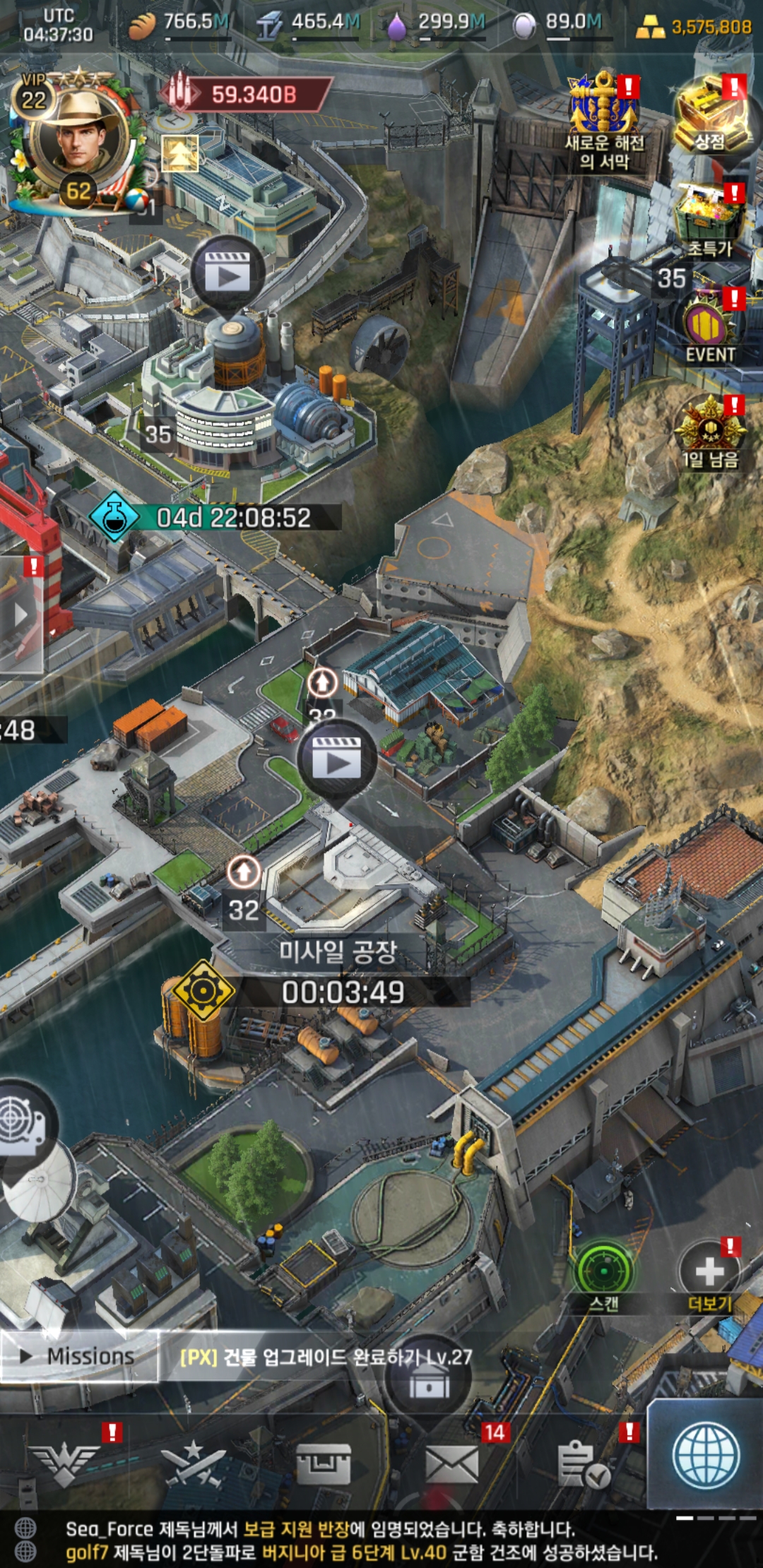The width and height of the screenshot is (763, 1568).
Task: Open the crossed swords battle menu
Action: pos(193,1464)
